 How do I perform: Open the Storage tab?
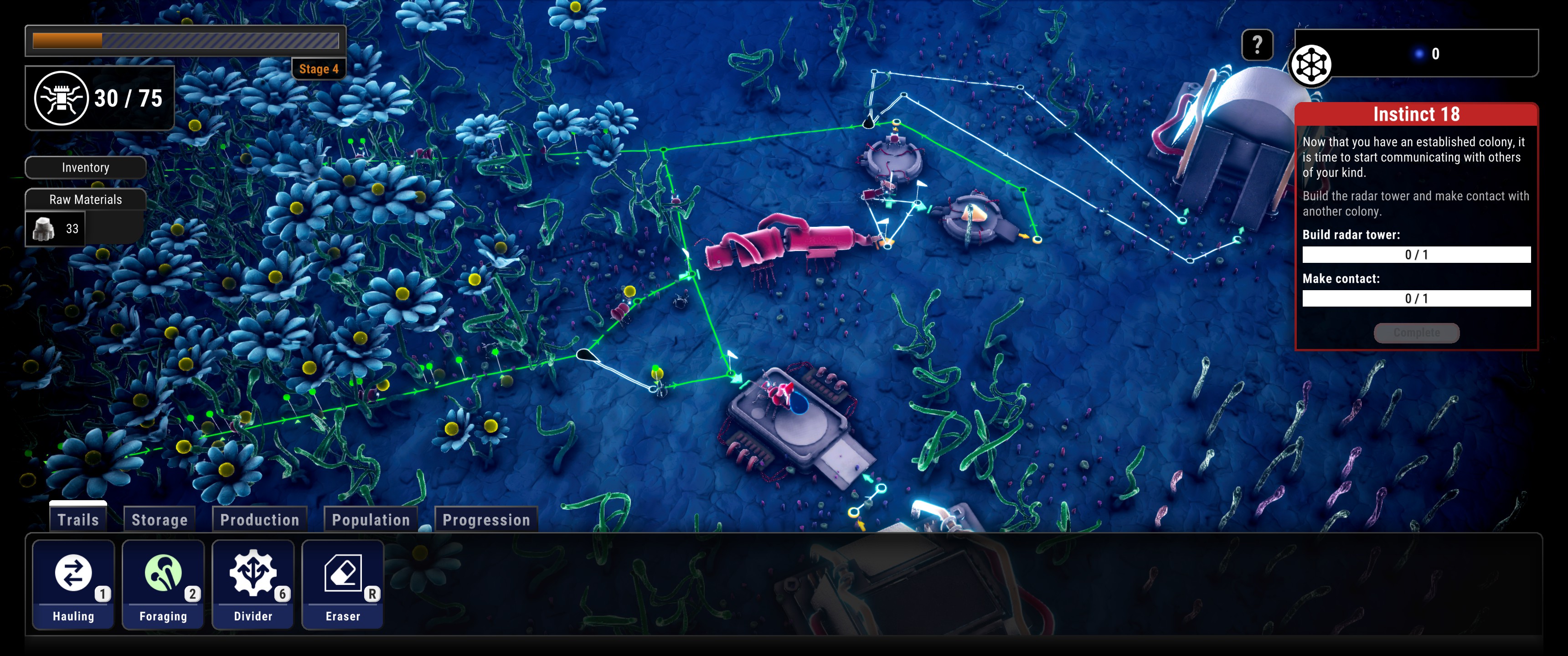[160, 519]
